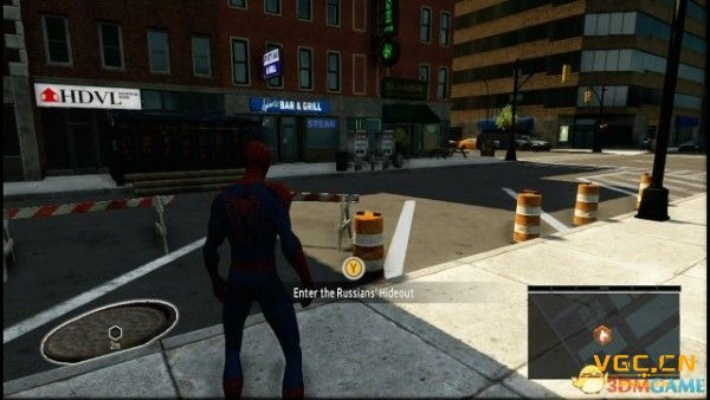Select the orange objective marker on the minimap

[x=601, y=335]
